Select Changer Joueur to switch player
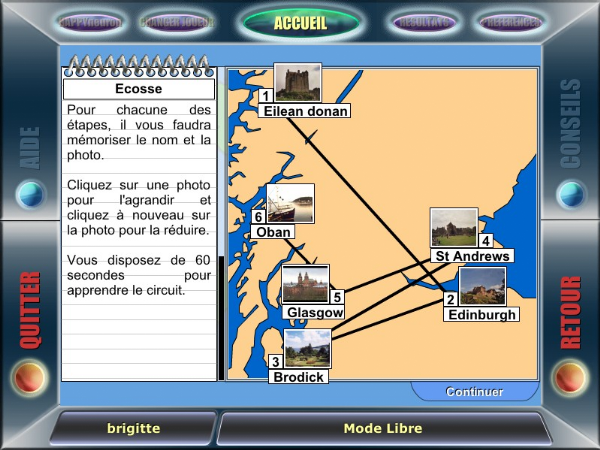Viewport: 600px width, 450px height. tap(176, 21)
